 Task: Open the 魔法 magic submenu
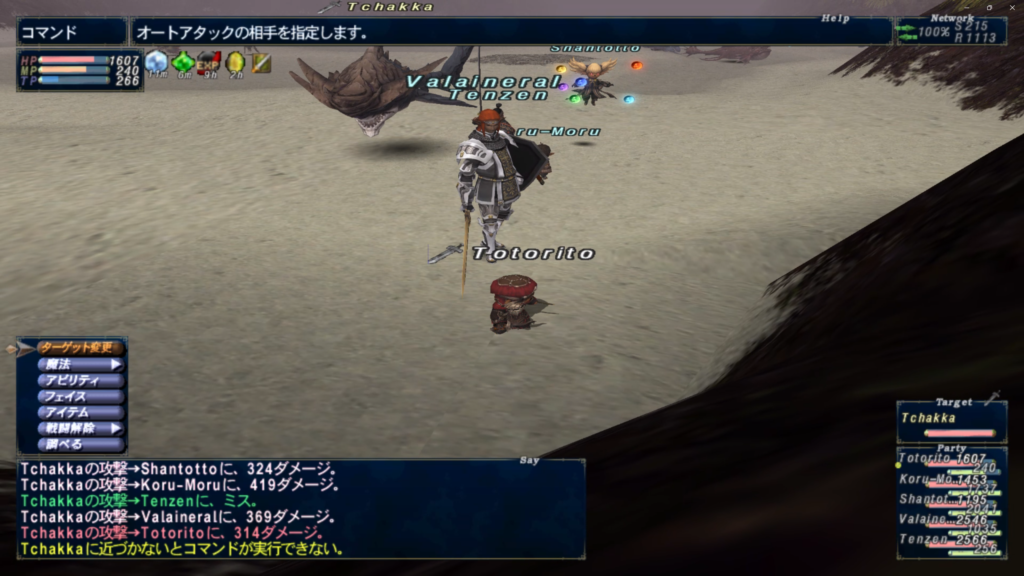(80, 364)
